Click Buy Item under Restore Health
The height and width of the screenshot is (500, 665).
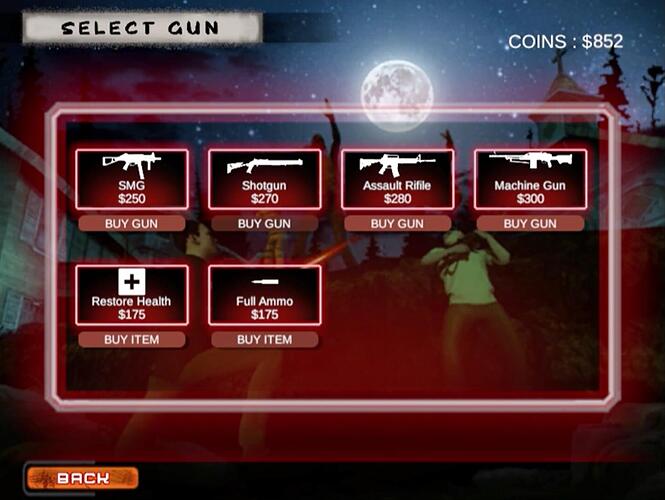point(132,340)
